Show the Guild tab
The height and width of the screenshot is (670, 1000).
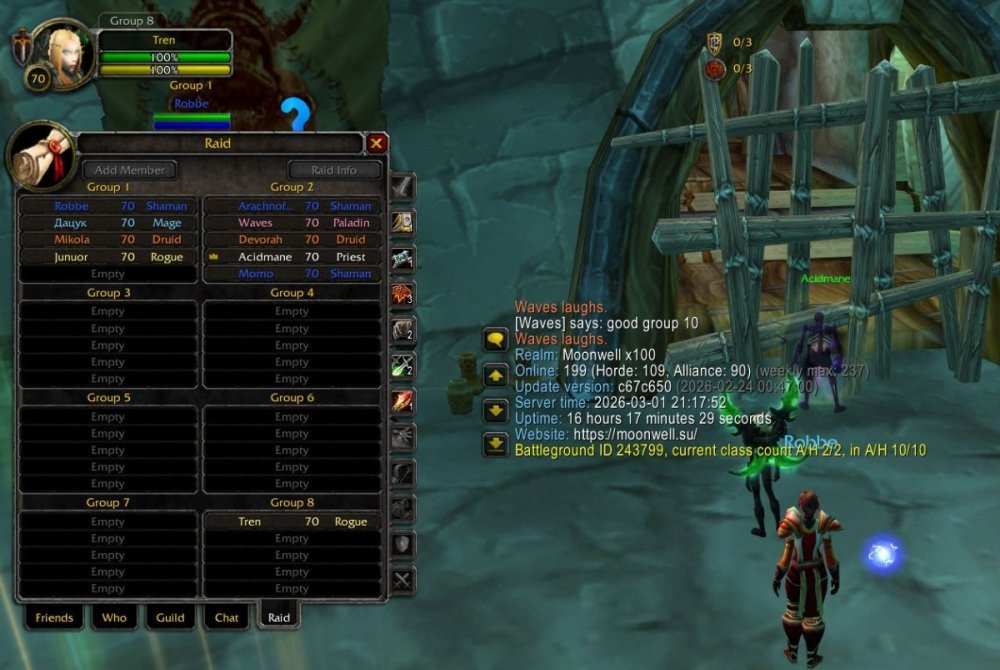(170, 618)
